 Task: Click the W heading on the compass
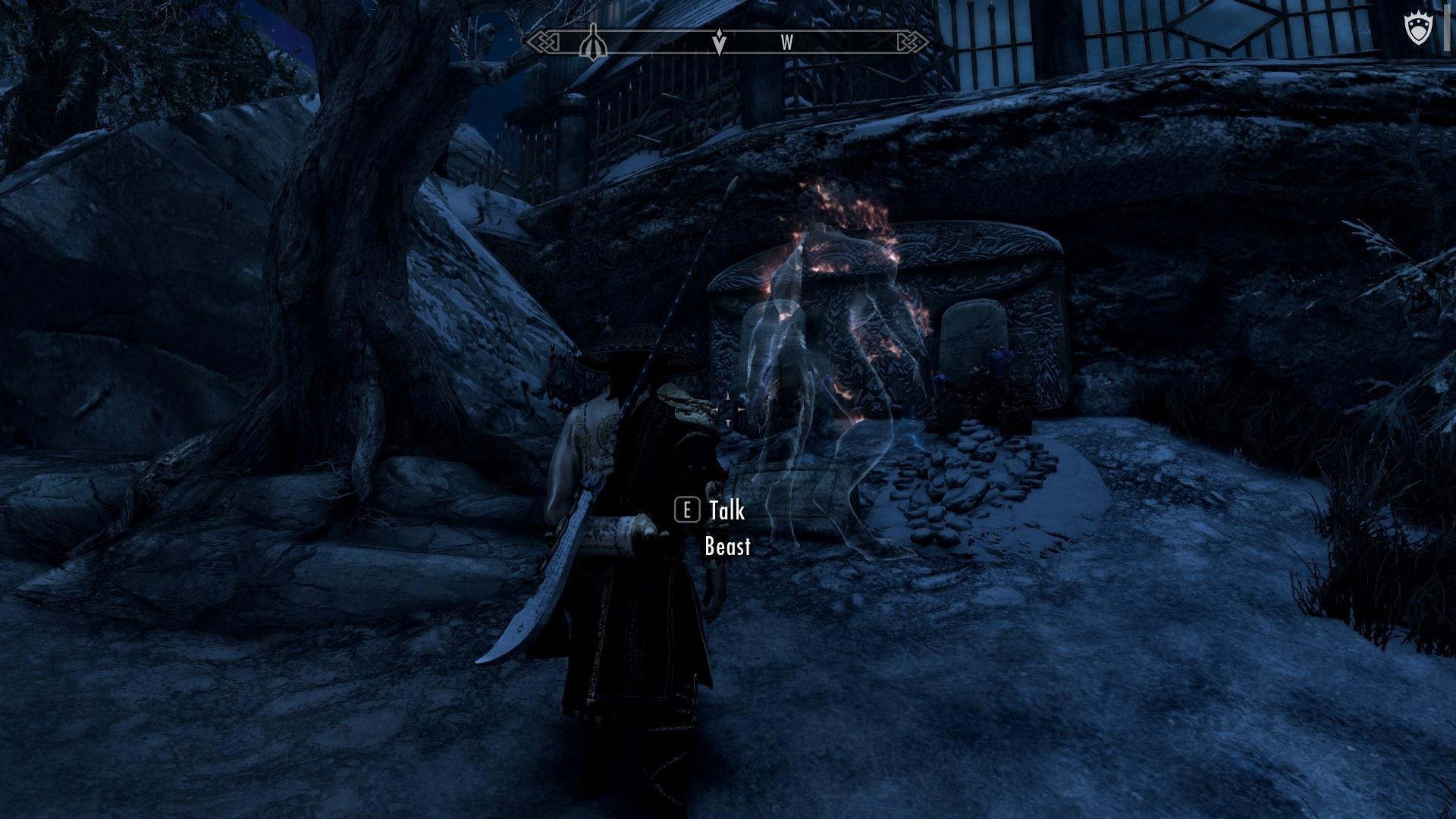pyautogui.click(x=787, y=43)
